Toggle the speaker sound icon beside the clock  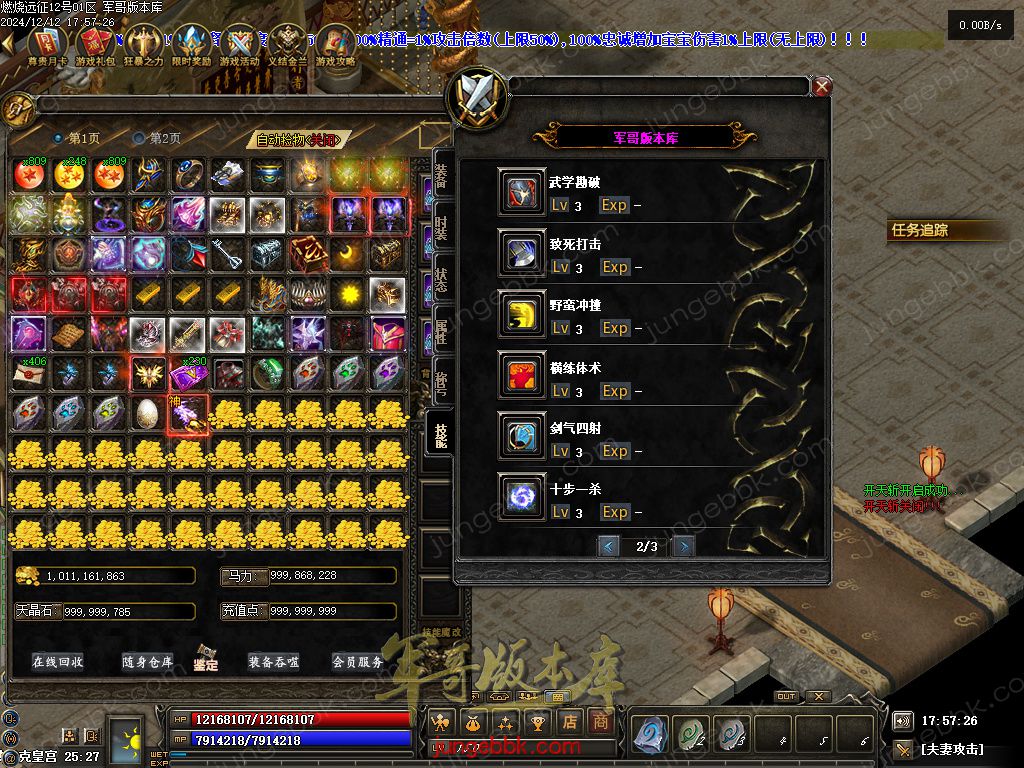click(x=903, y=720)
